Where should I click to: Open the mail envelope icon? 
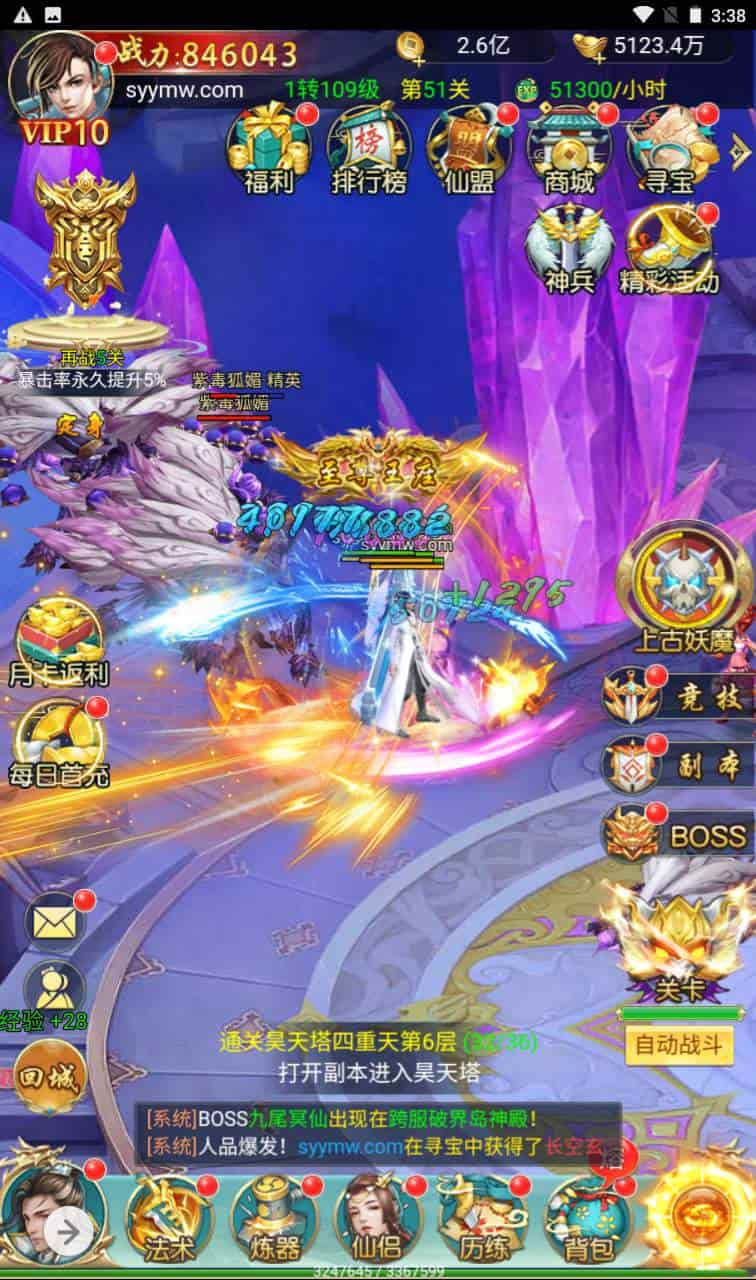(x=55, y=922)
